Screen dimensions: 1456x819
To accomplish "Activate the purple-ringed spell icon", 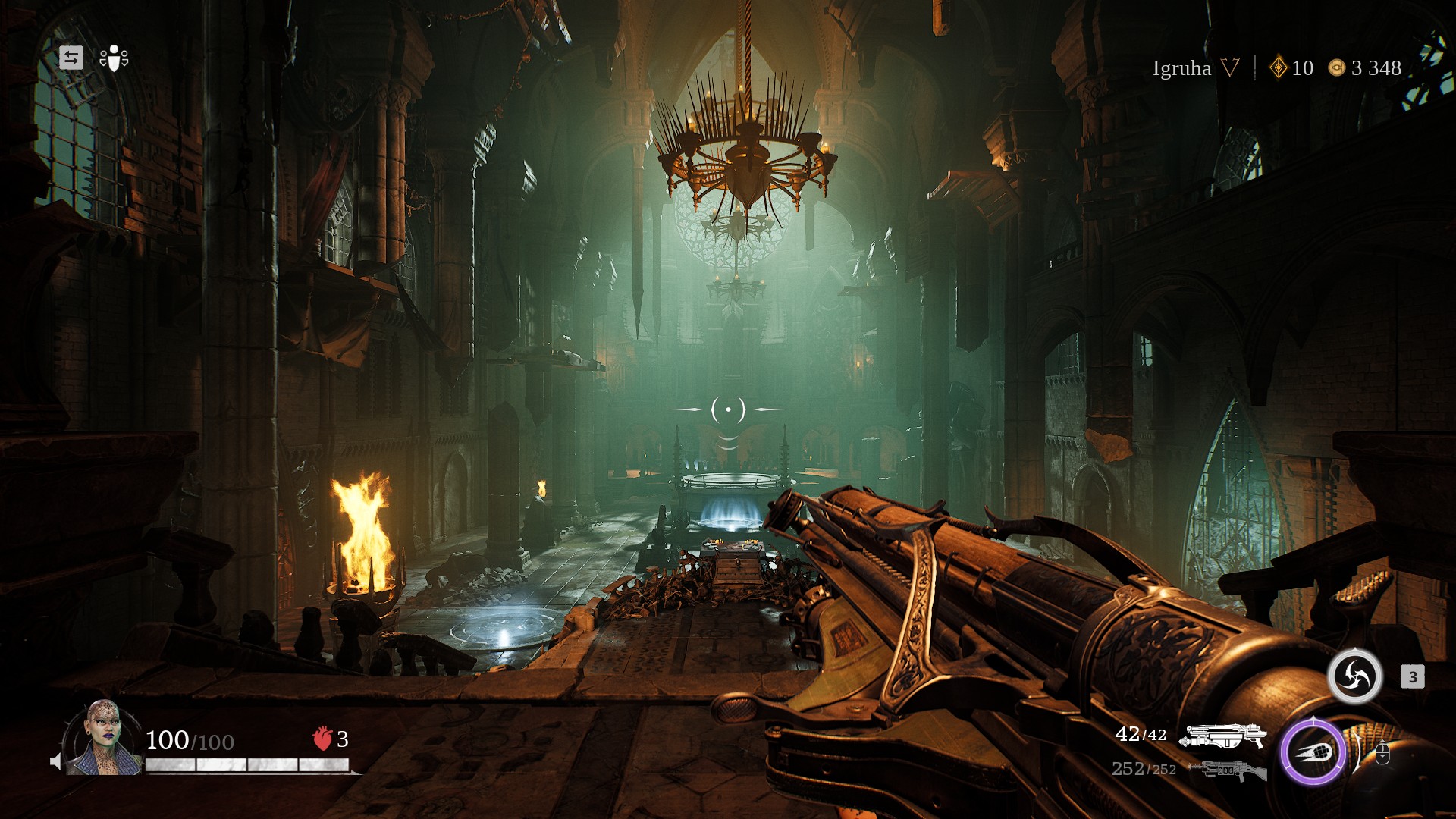I will 1313,753.
